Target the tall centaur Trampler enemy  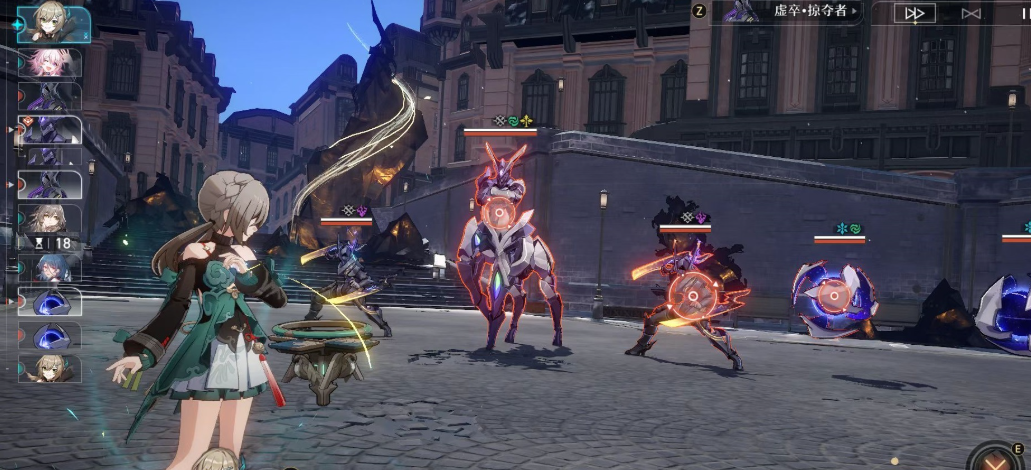(496, 214)
